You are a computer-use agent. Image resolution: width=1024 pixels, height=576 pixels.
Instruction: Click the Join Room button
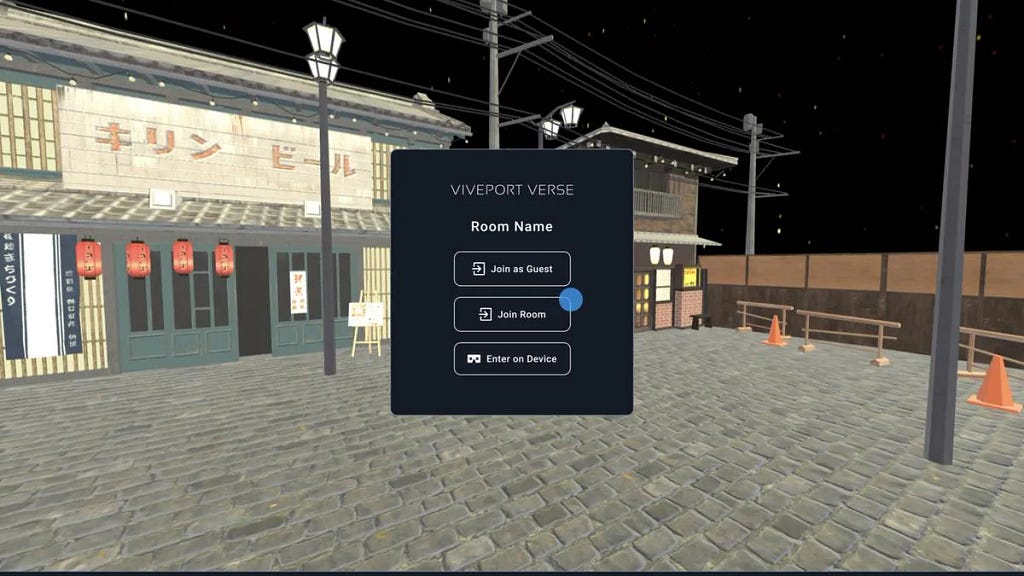(511, 314)
